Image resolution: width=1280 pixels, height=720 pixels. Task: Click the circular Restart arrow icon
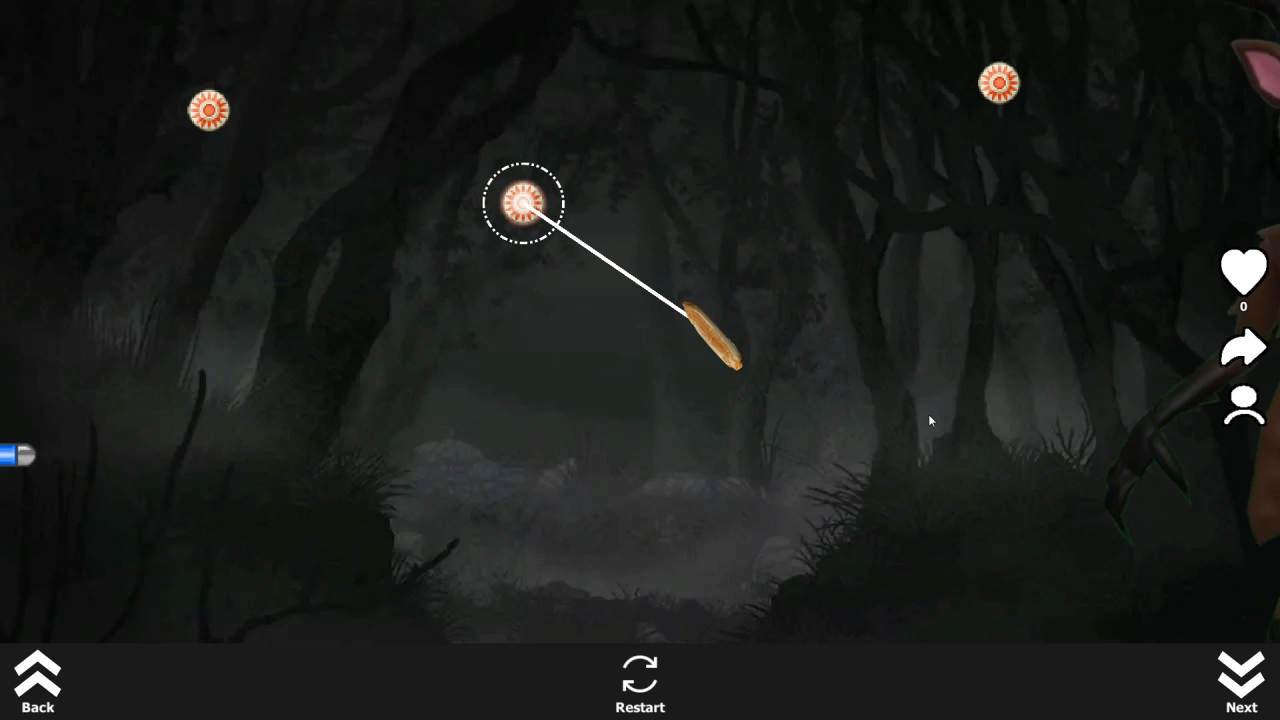(640, 673)
